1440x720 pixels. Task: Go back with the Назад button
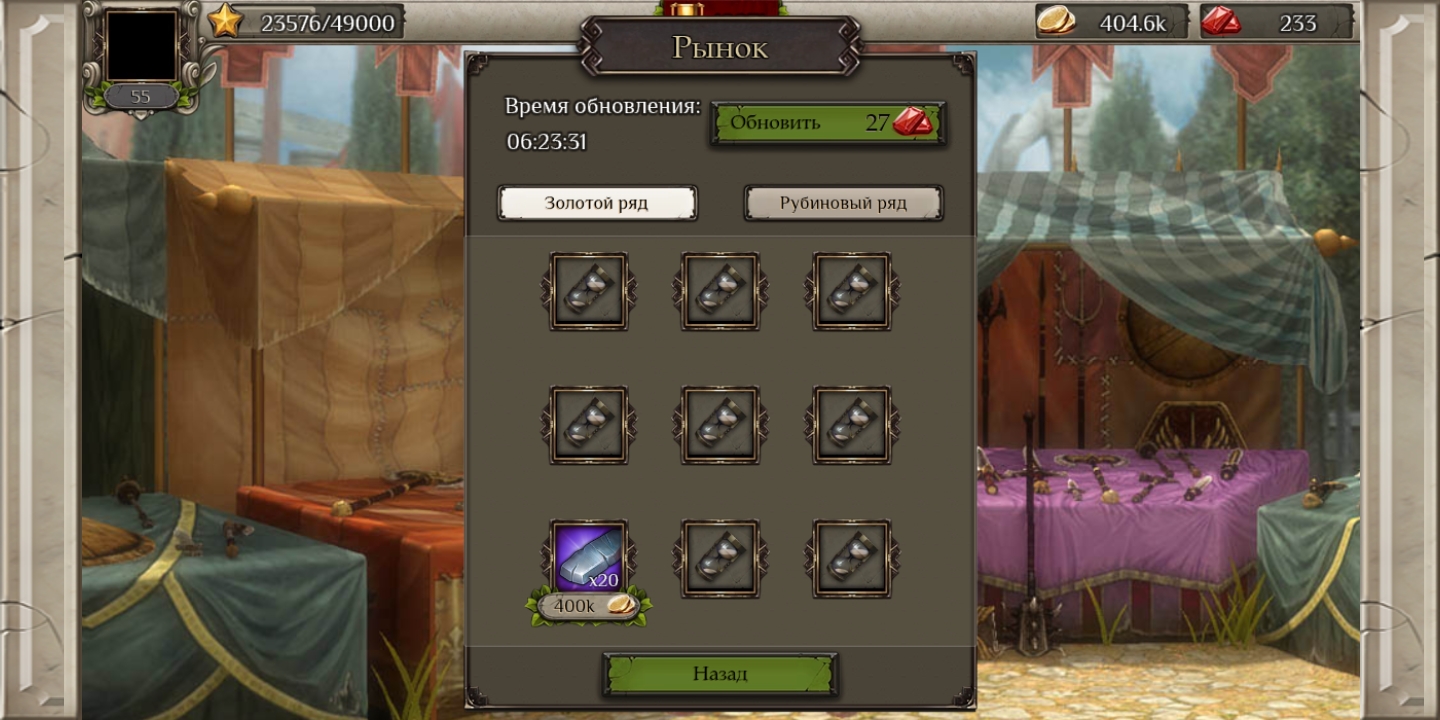click(x=720, y=674)
